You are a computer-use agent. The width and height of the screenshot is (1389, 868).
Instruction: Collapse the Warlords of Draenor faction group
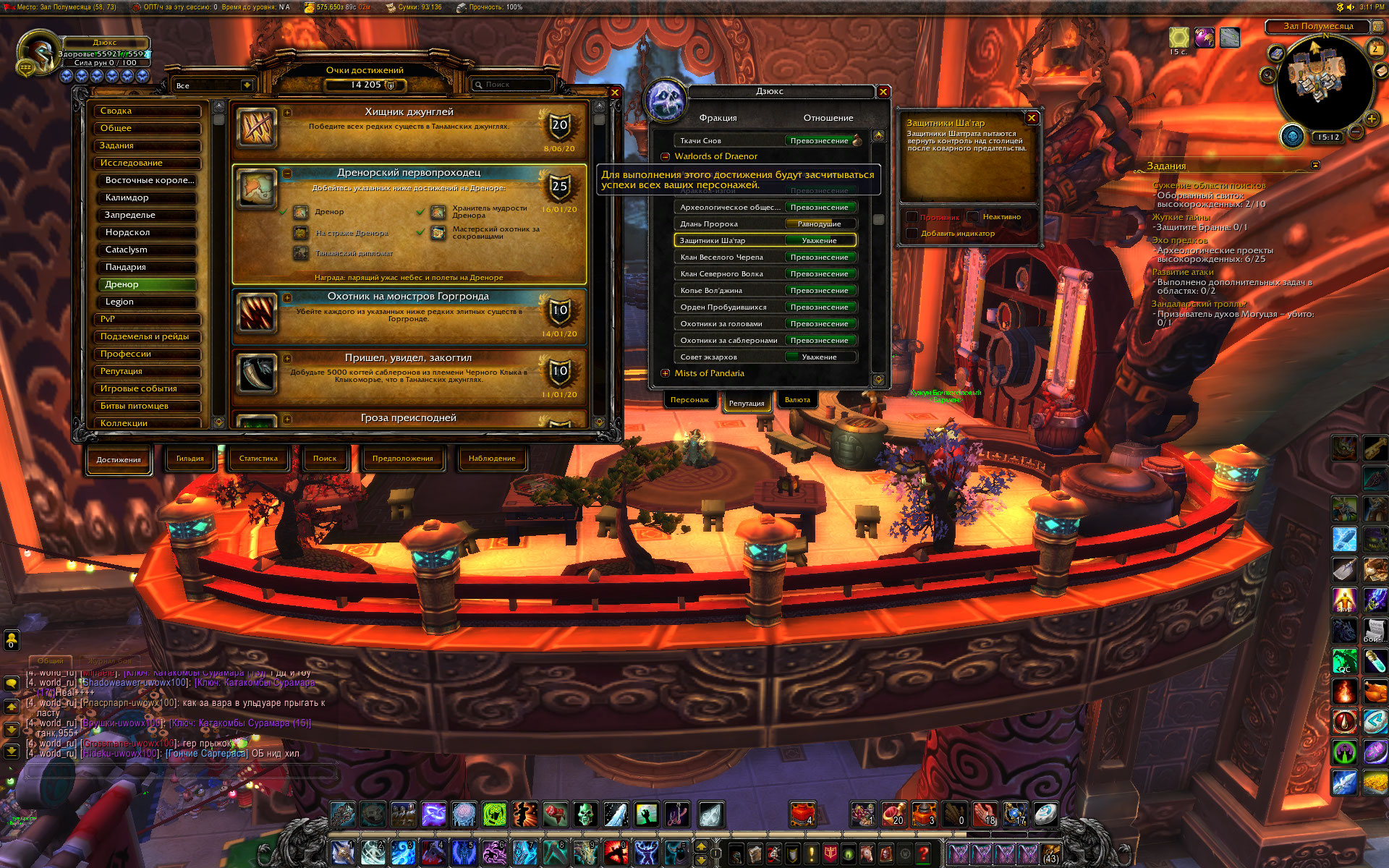click(x=666, y=156)
